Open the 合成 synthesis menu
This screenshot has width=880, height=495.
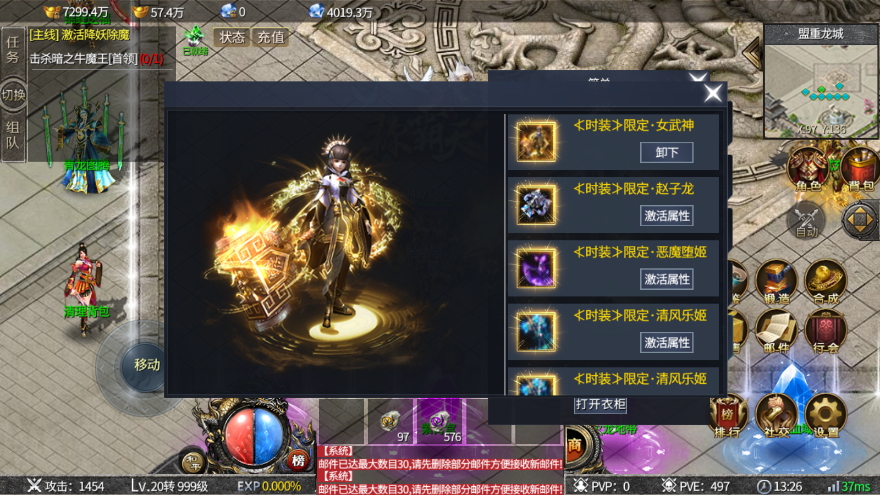[x=826, y=281]
